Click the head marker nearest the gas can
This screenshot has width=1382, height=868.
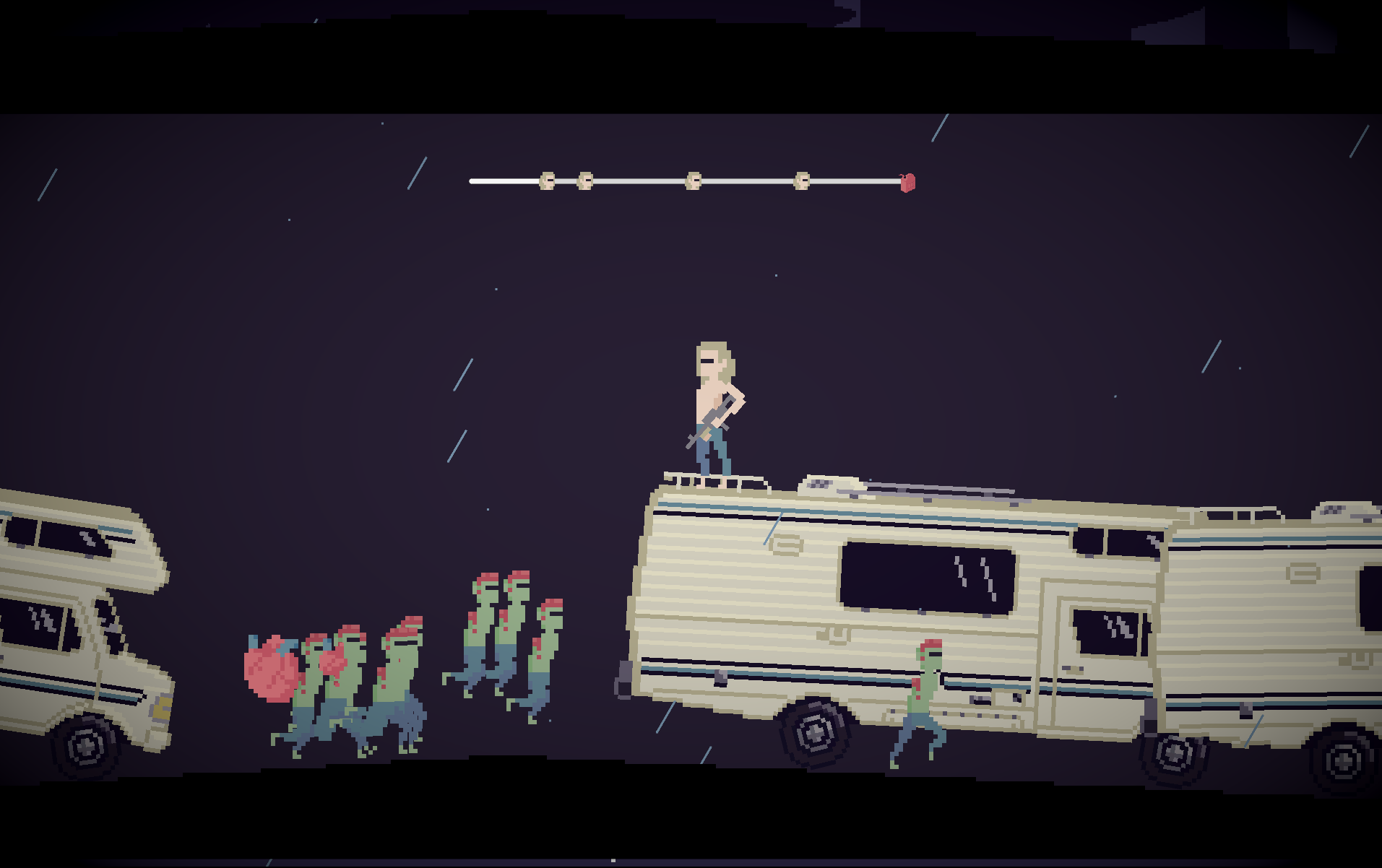coord(800,181)
